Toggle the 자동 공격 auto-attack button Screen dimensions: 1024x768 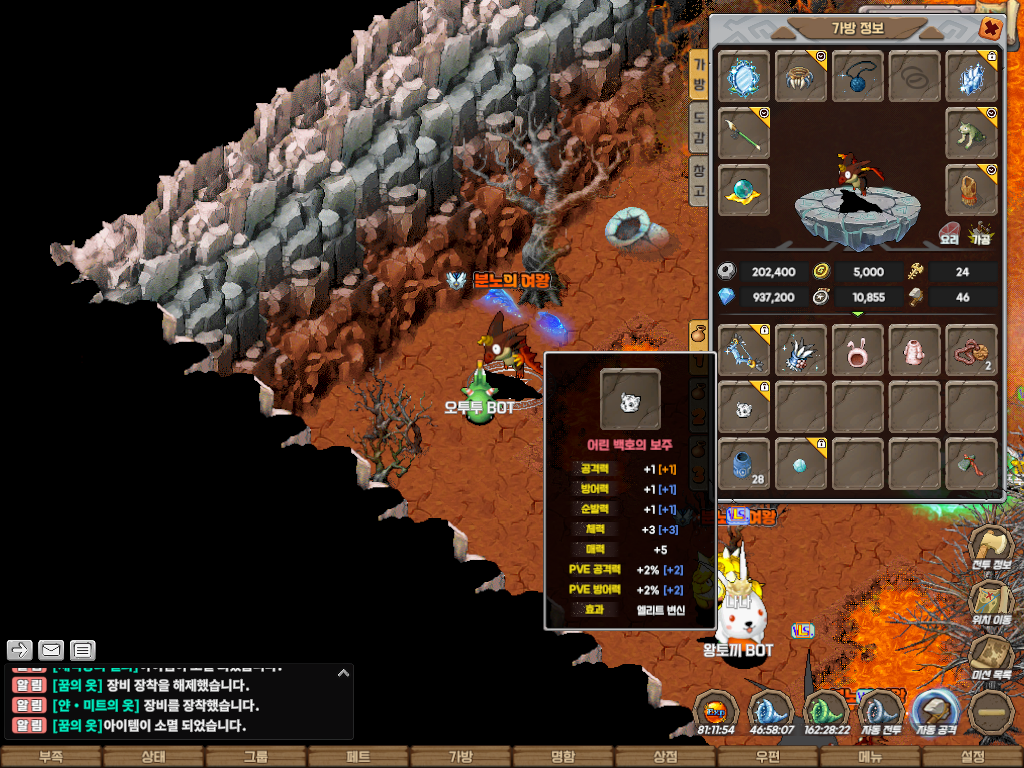point(935,716)
